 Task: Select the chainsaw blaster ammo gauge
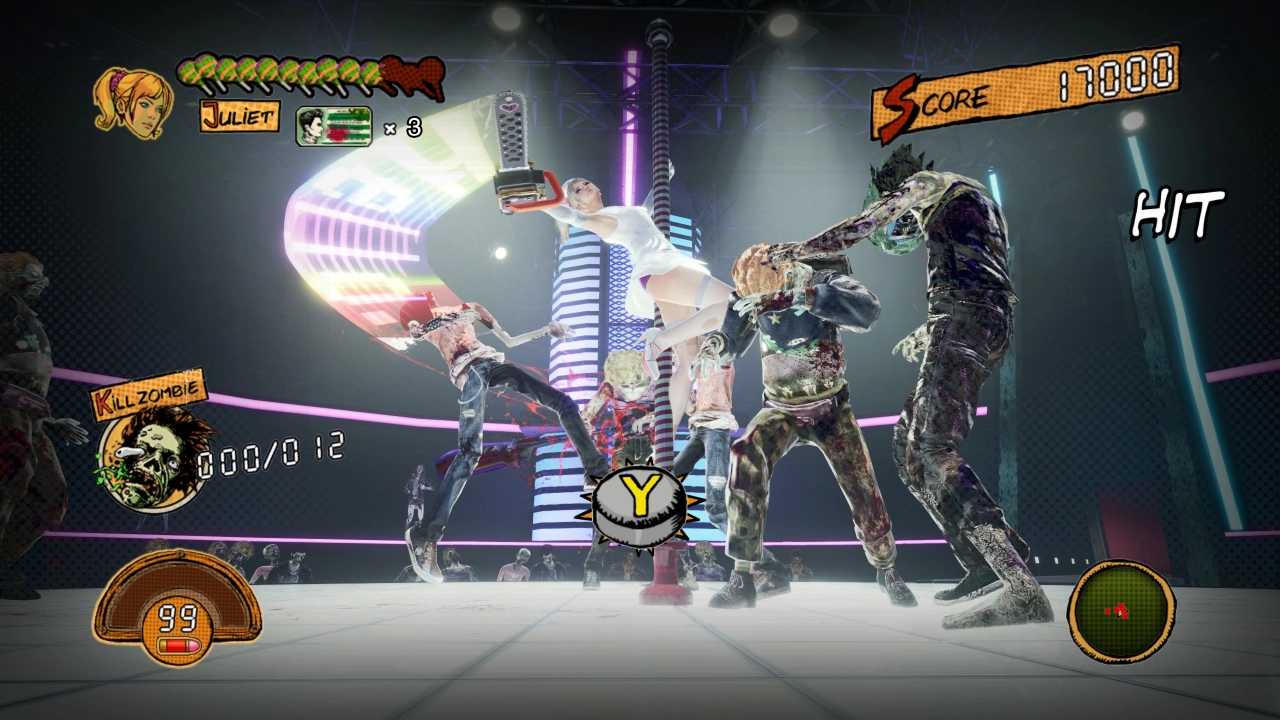coord(177,610)
